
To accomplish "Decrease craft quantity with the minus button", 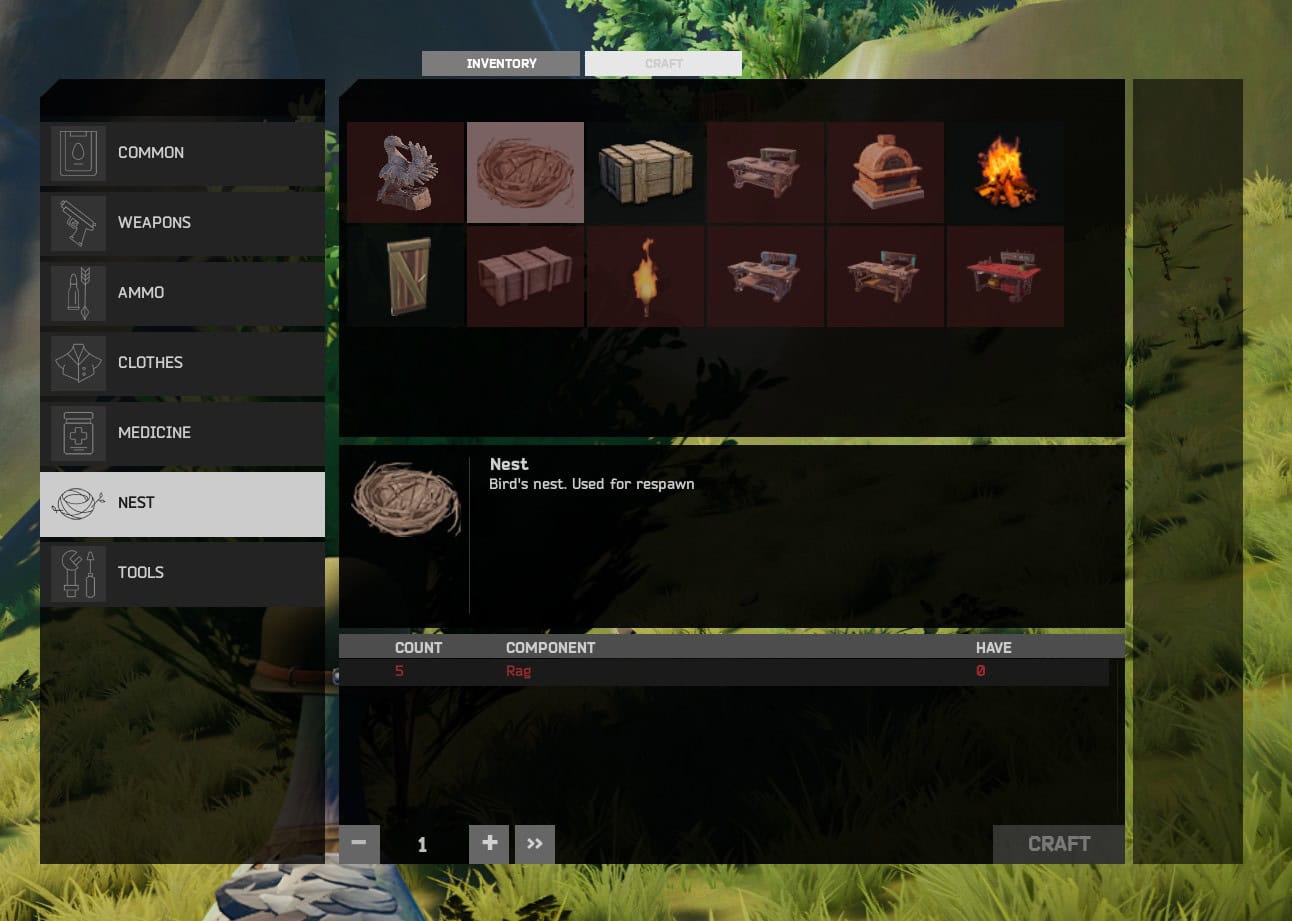I will point(358,843).
